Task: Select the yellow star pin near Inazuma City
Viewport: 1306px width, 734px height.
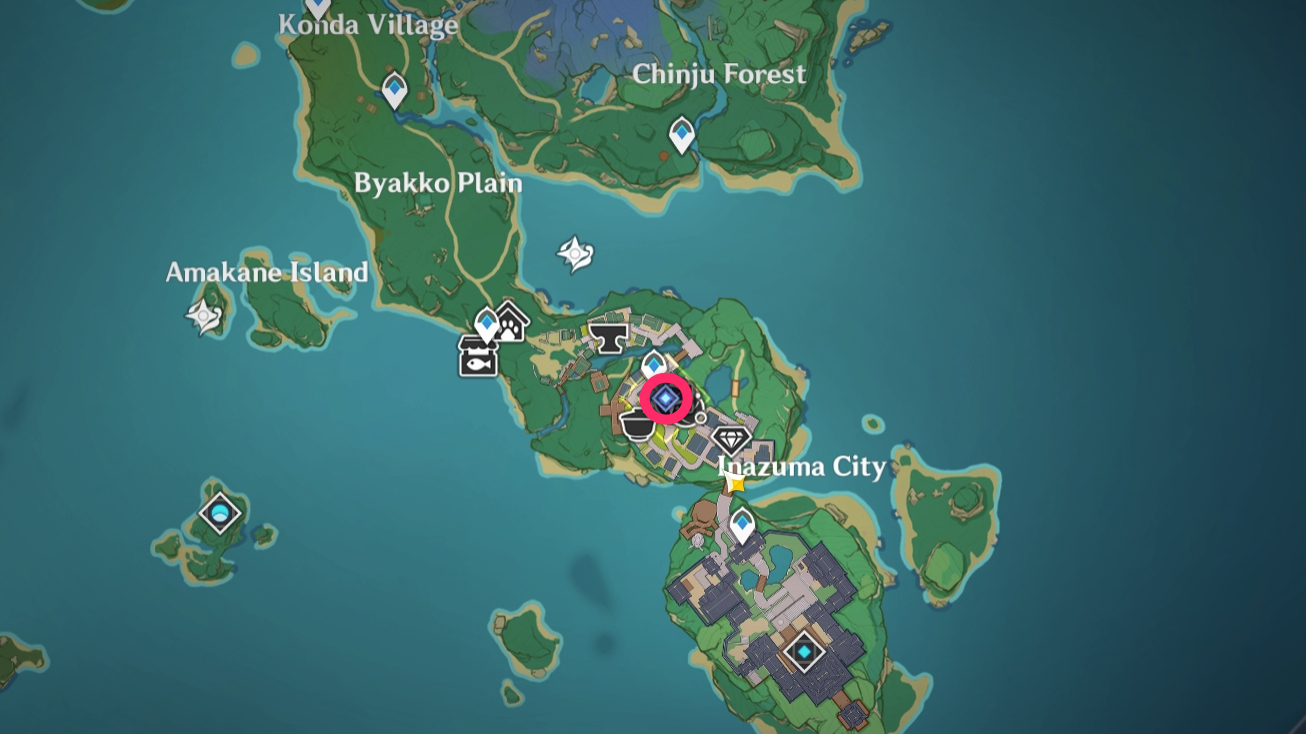Action: [x=733, y=482]
